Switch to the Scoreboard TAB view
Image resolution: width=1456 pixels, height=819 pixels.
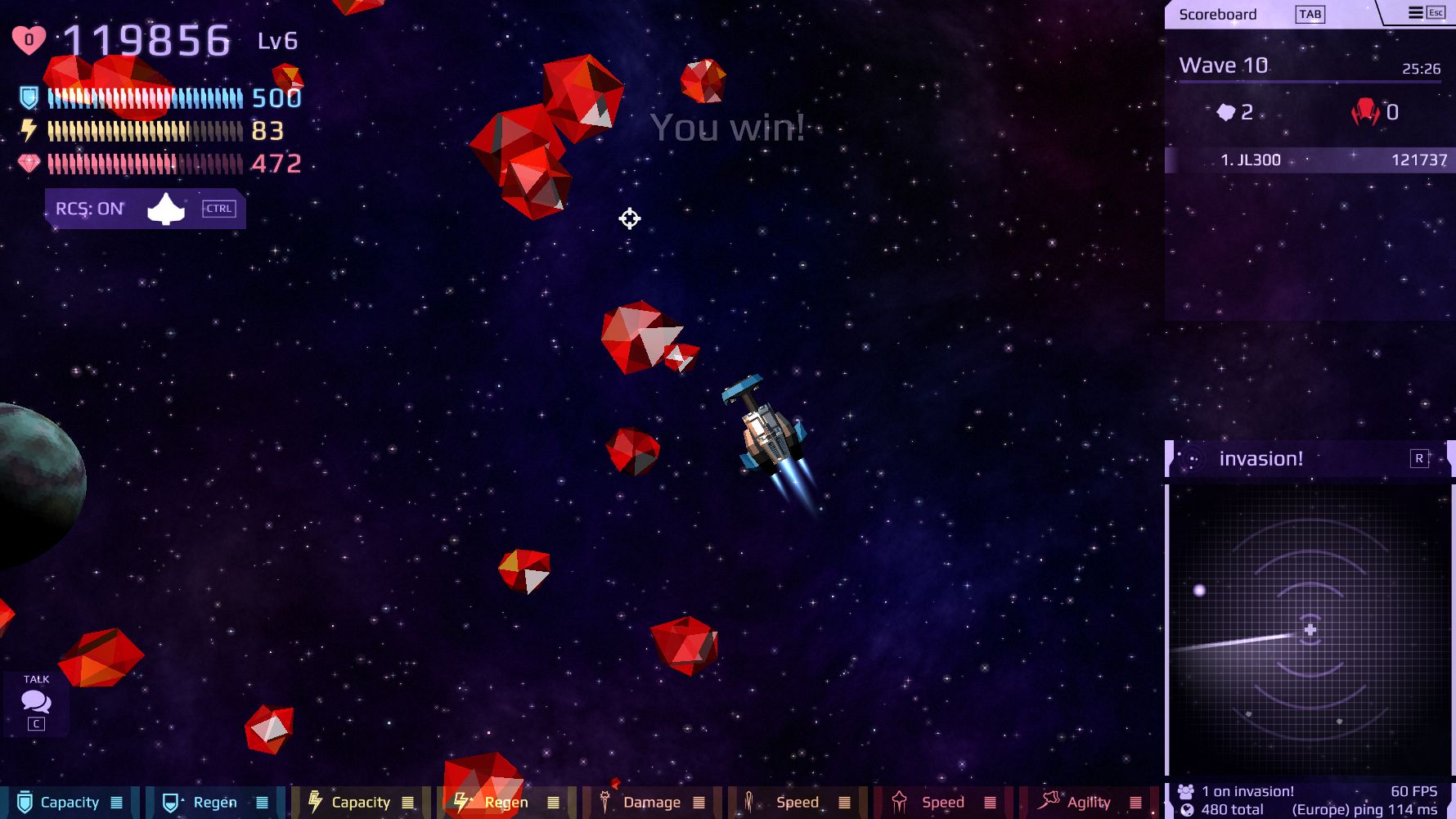point(1311,14)
